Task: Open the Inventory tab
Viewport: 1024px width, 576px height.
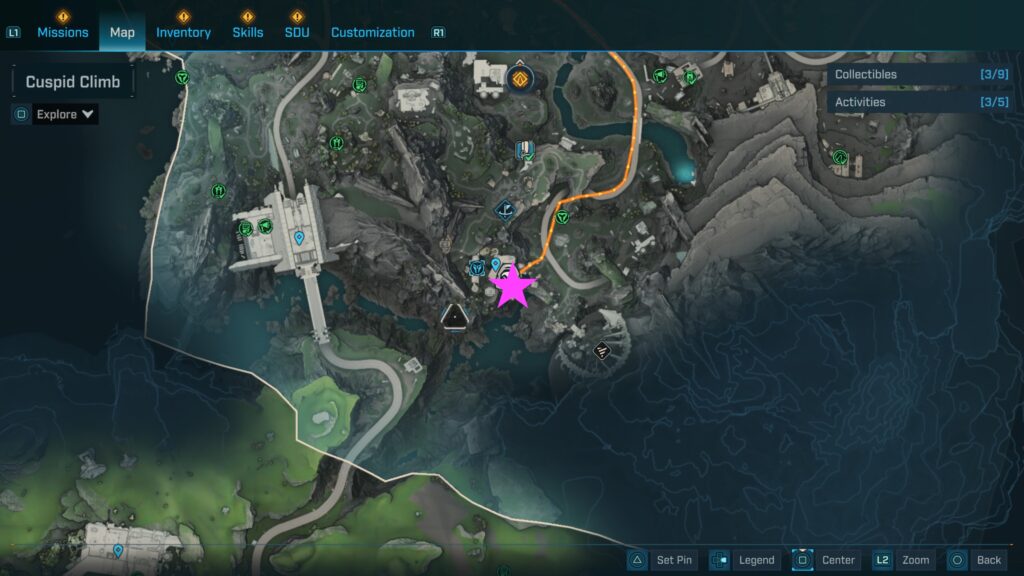Action: pyautogui.click(x=183, y=32)
